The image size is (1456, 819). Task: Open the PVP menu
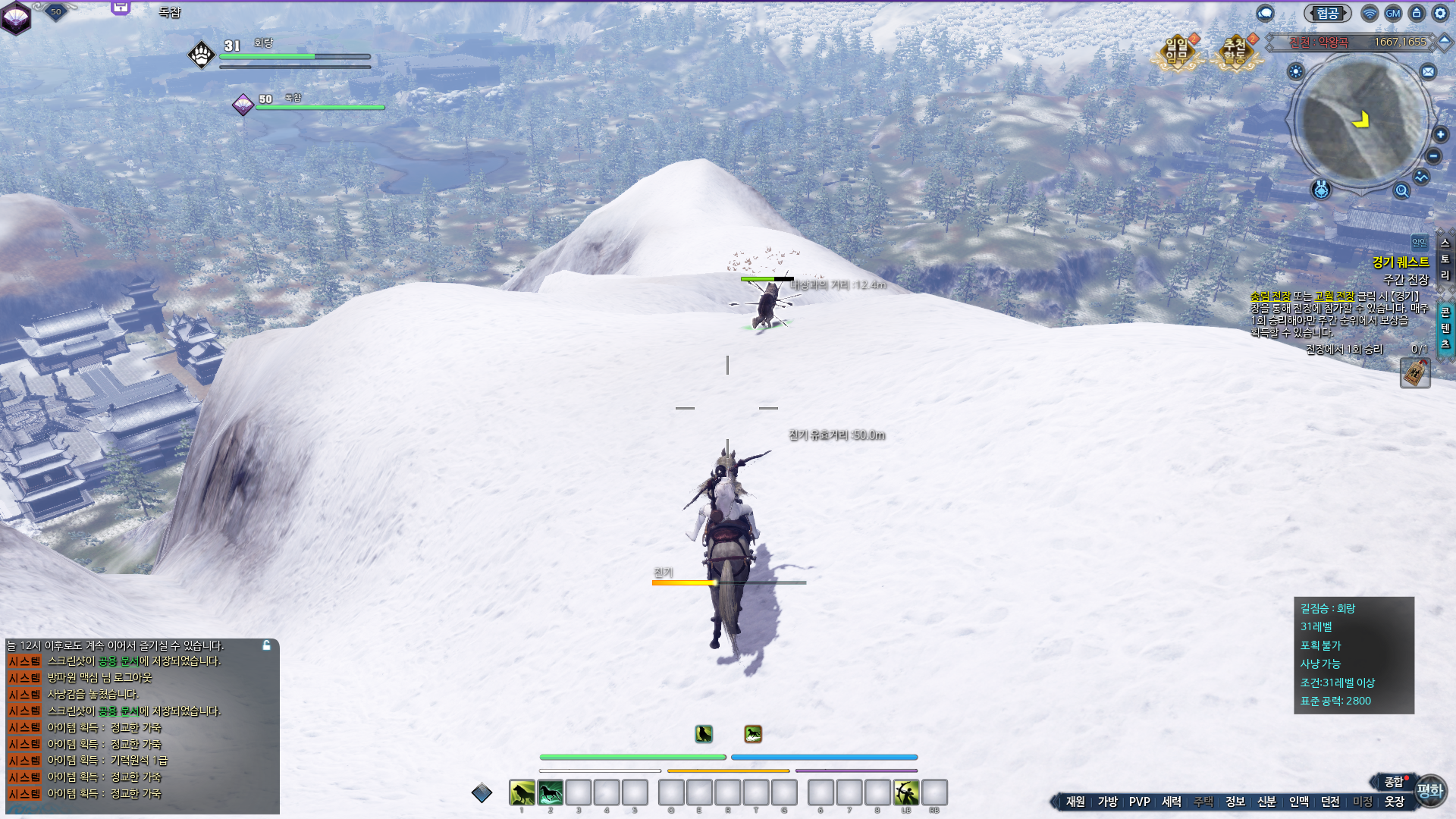pos(1139,802)
